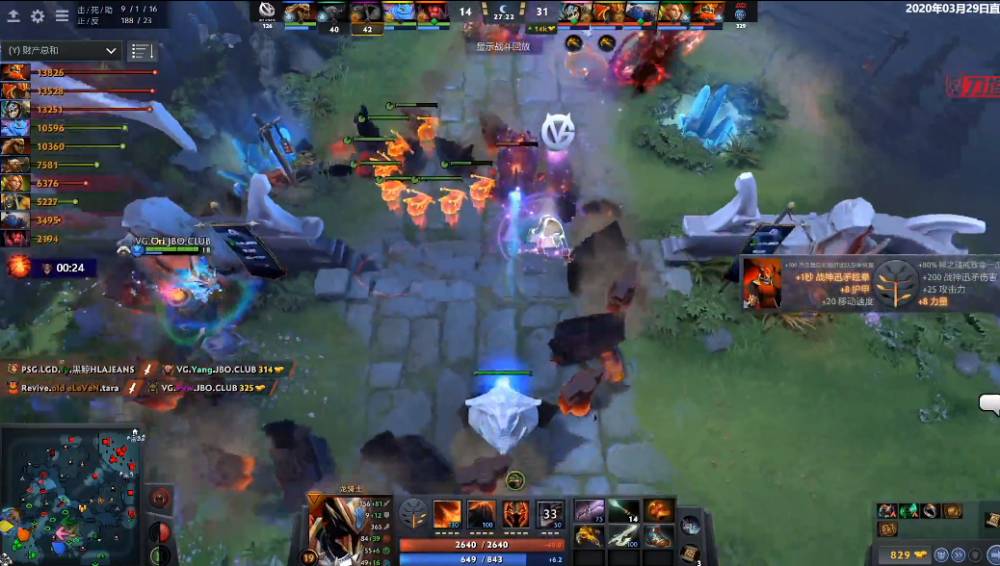This screenshot has height=566, width=1000.
Task: Select the first Radiant hero in top bar
Action: (x=298, y=13)
